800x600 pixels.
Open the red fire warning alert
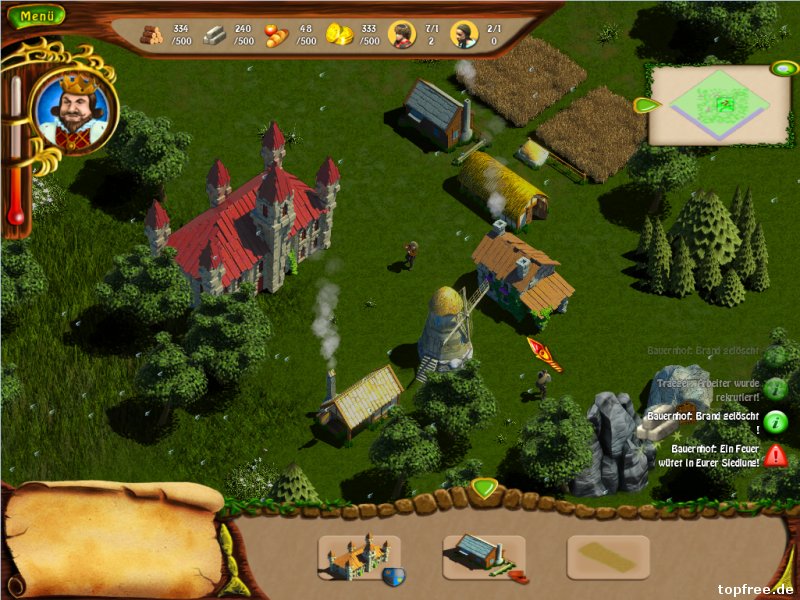point(776,456)
